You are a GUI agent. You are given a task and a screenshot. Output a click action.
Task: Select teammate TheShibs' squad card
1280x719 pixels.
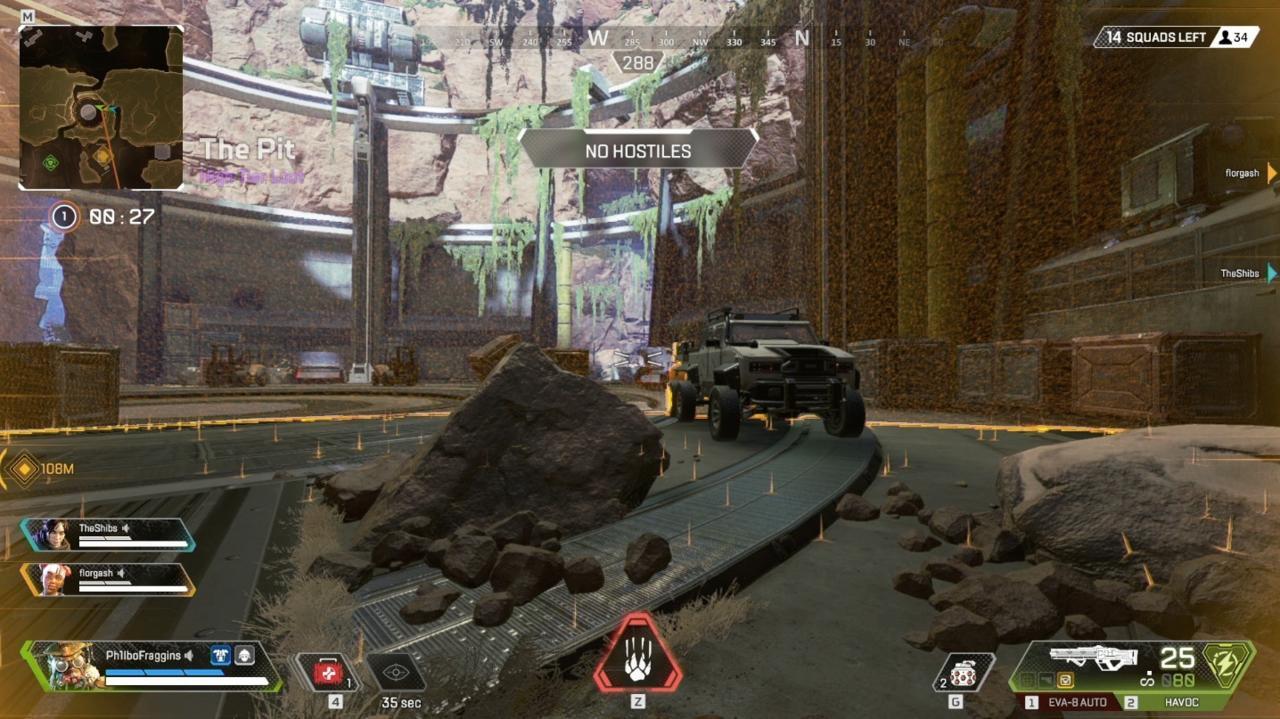point(108,535)
